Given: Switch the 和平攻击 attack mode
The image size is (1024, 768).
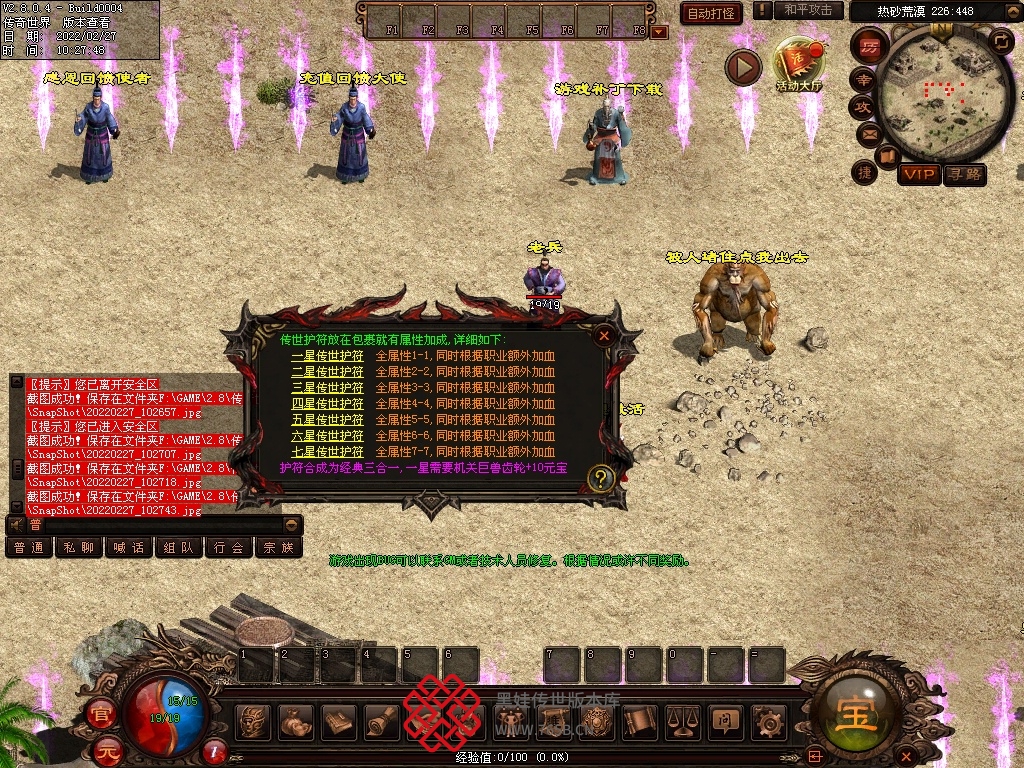Looking at the screenshot, I should point(807,10).
